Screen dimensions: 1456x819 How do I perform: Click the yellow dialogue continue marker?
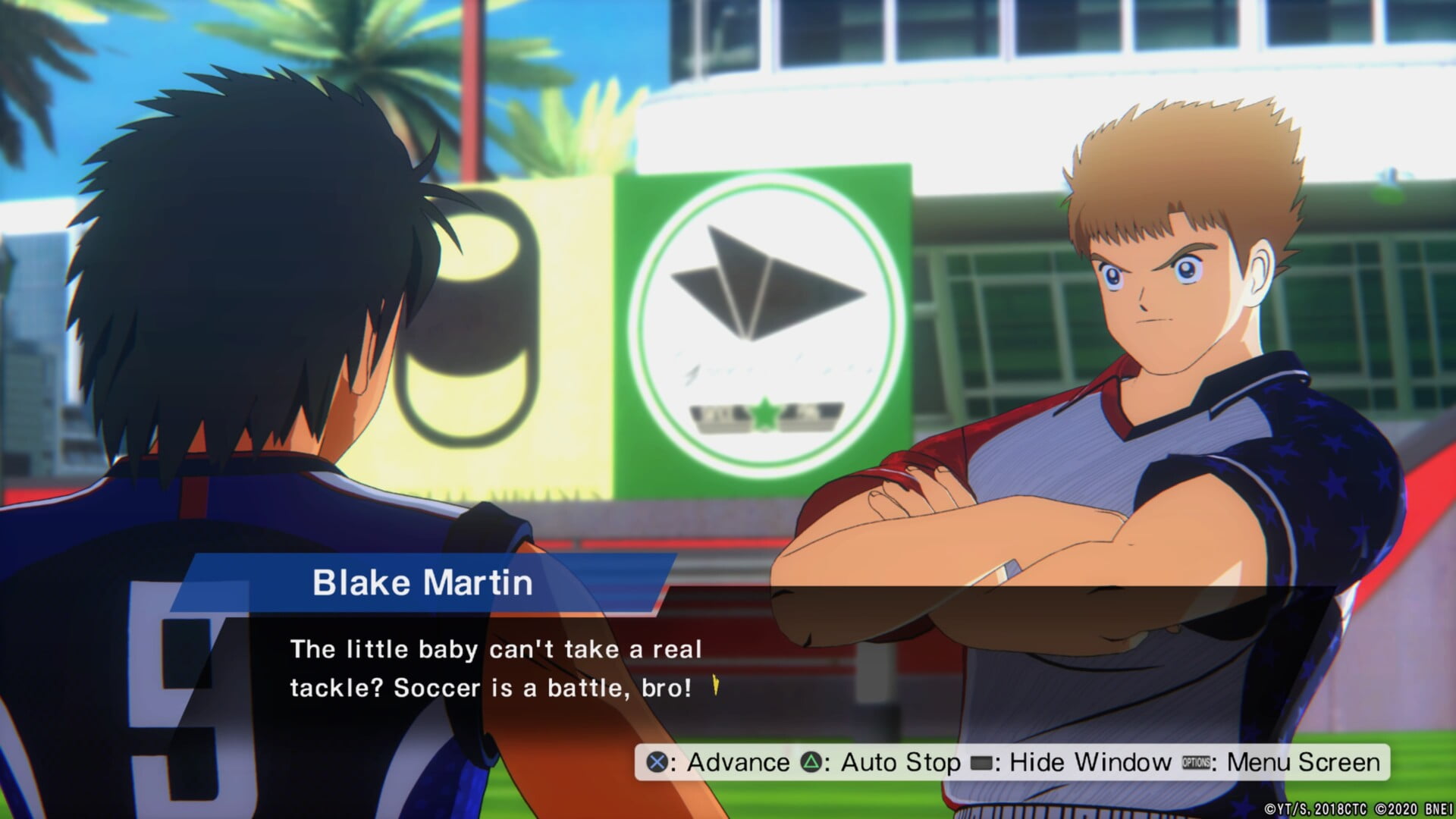click(x=714, y=687)
